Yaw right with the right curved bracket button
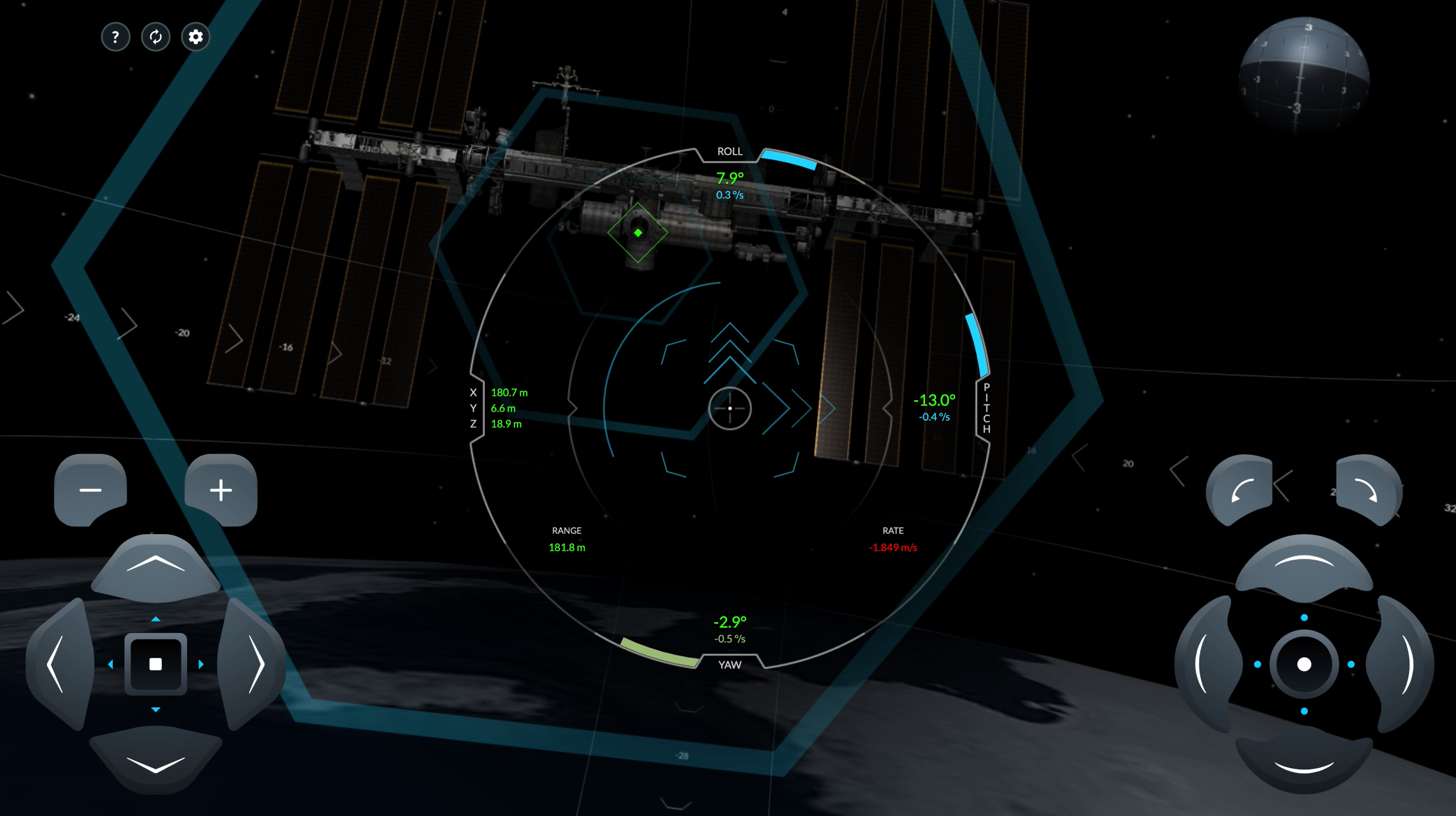Screen dimensions: 1456x816 [1402, 664]
